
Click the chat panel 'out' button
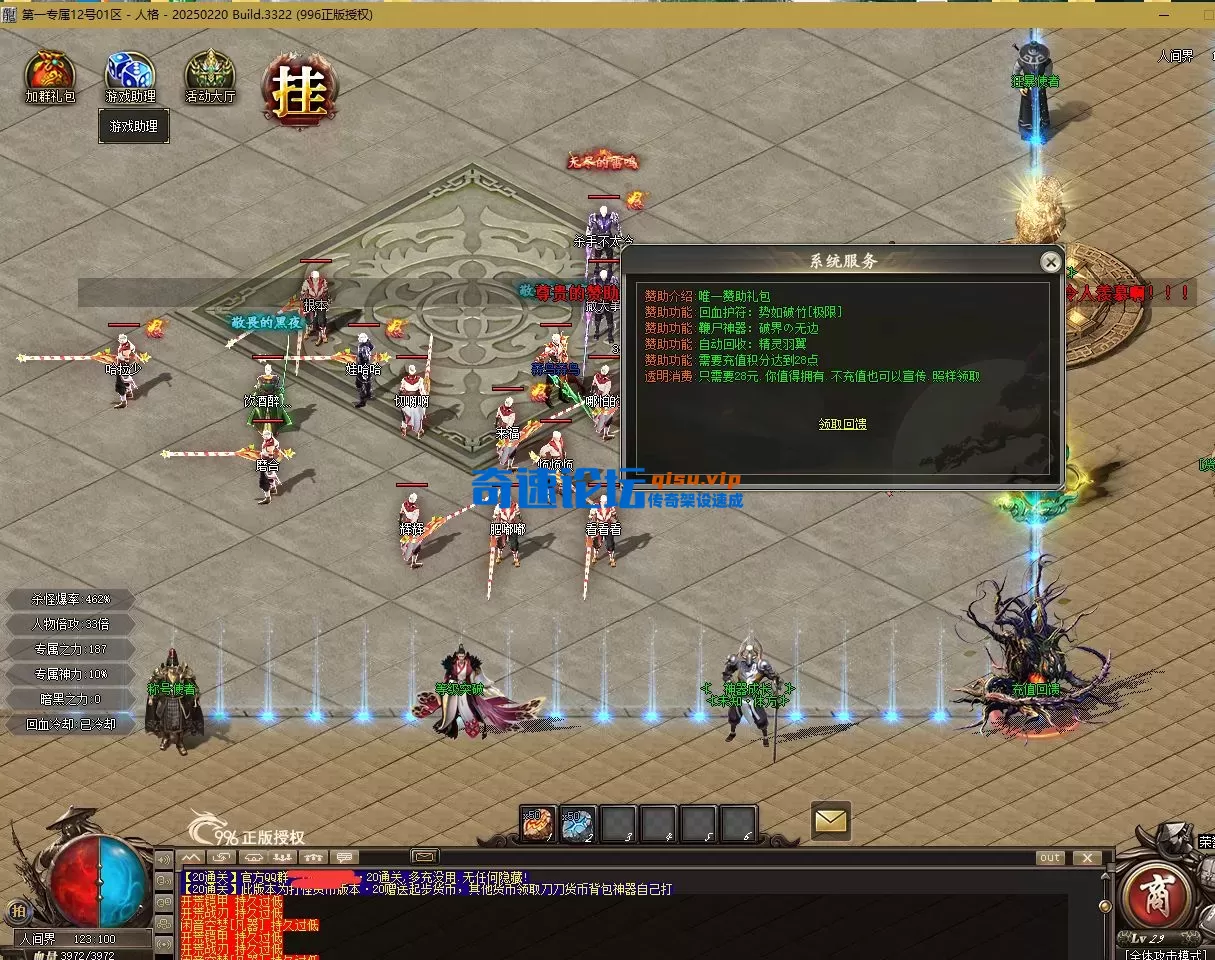point(1050,858)
